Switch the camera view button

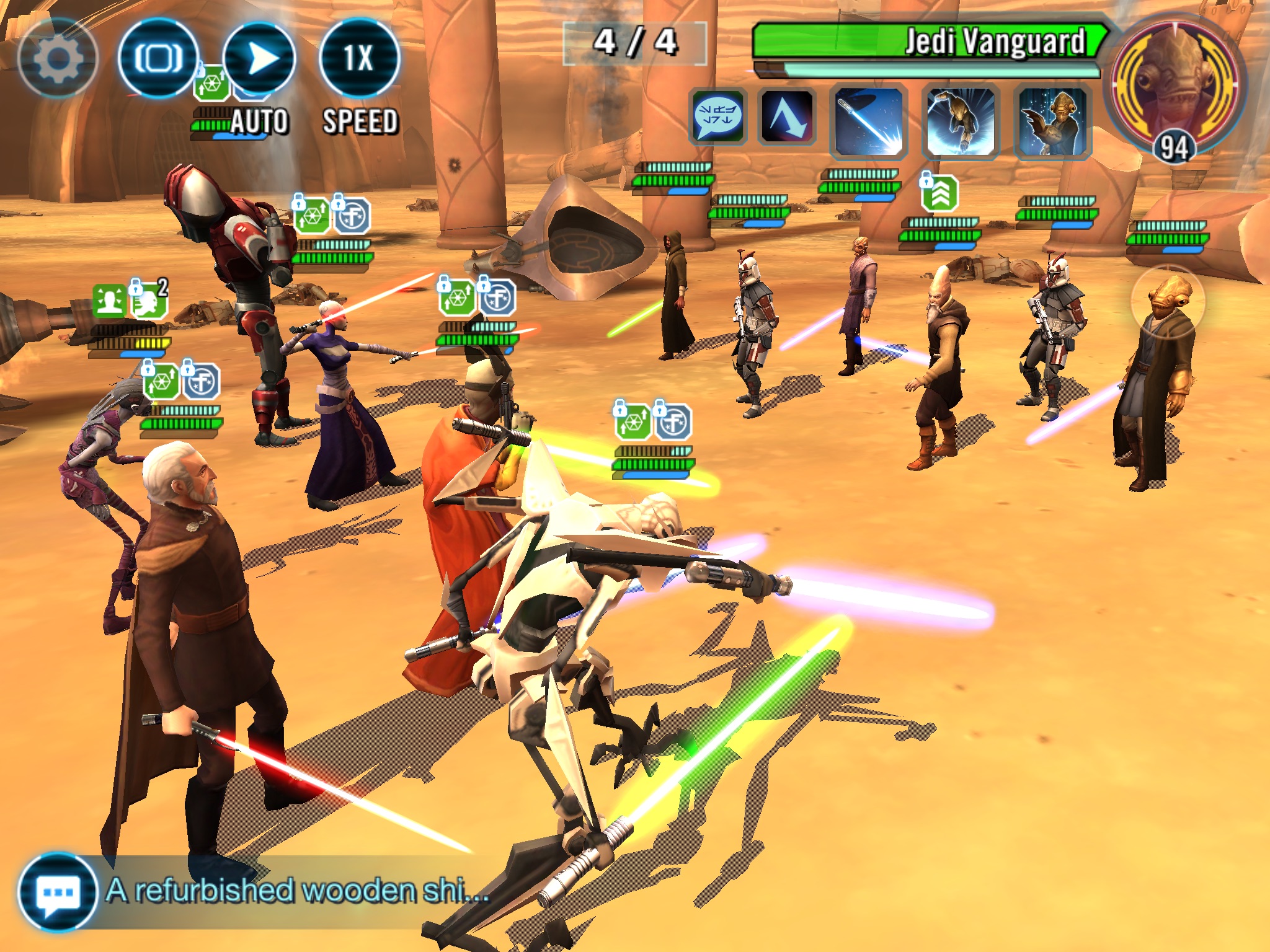[158, 59]
